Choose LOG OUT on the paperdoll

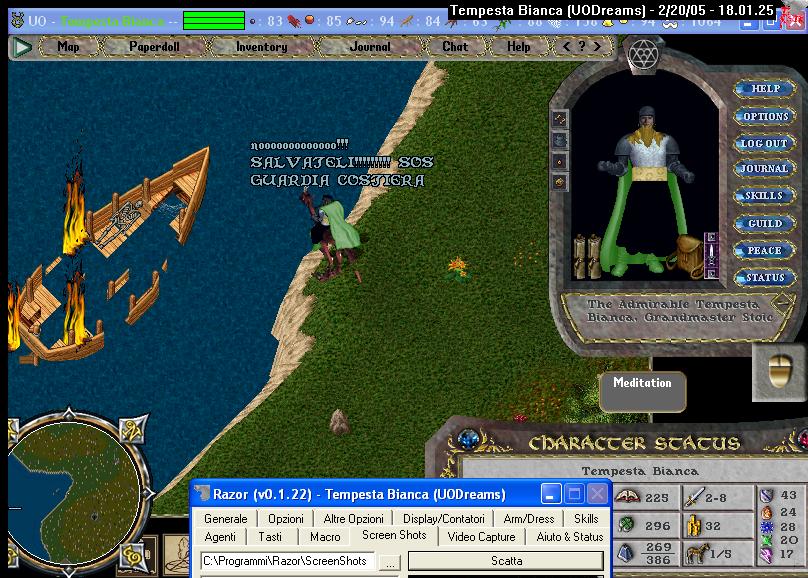point(764,143)
